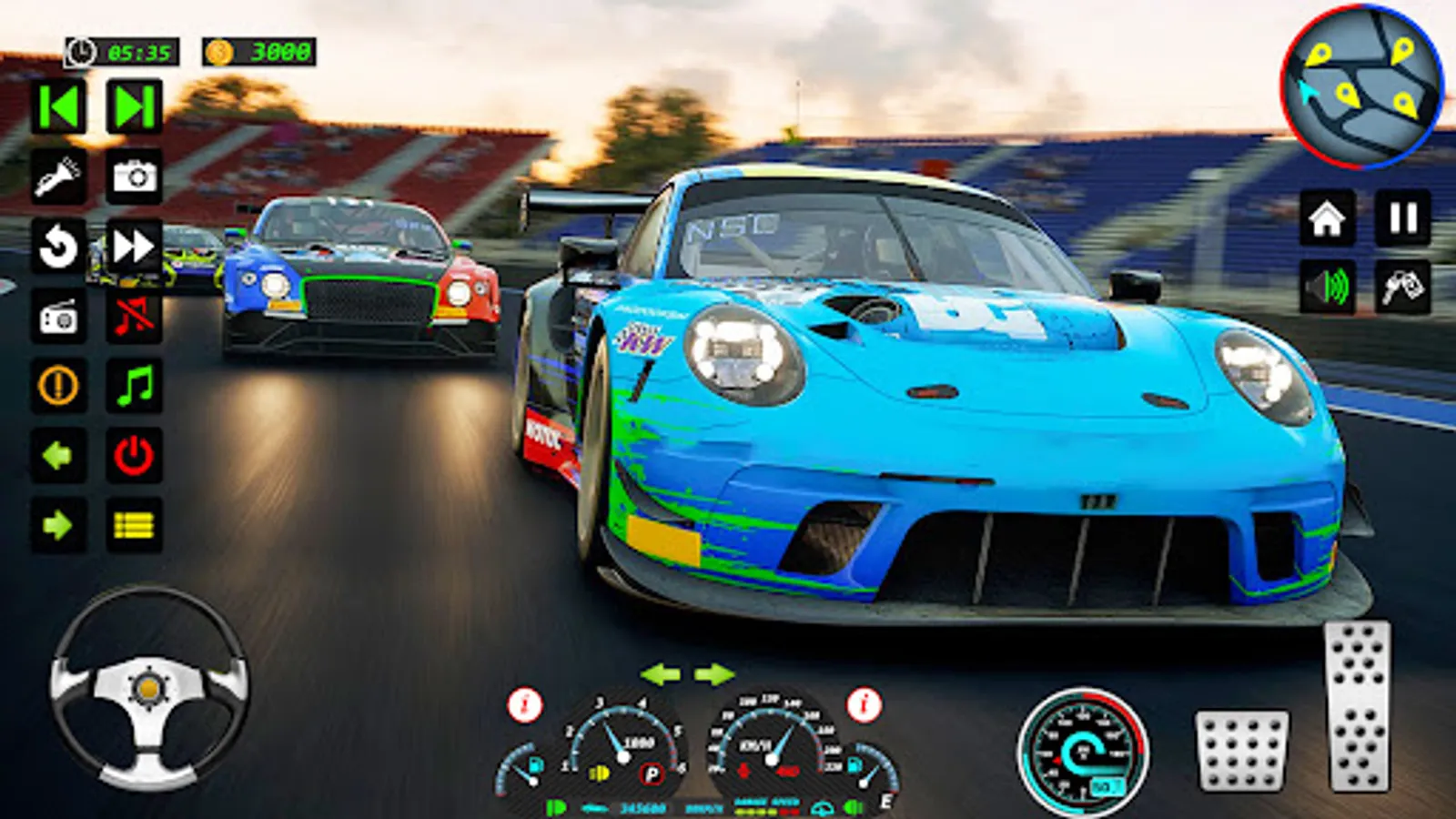Open the yellow list menu button
Screen dimensions: 1456x819
(135, 525)
